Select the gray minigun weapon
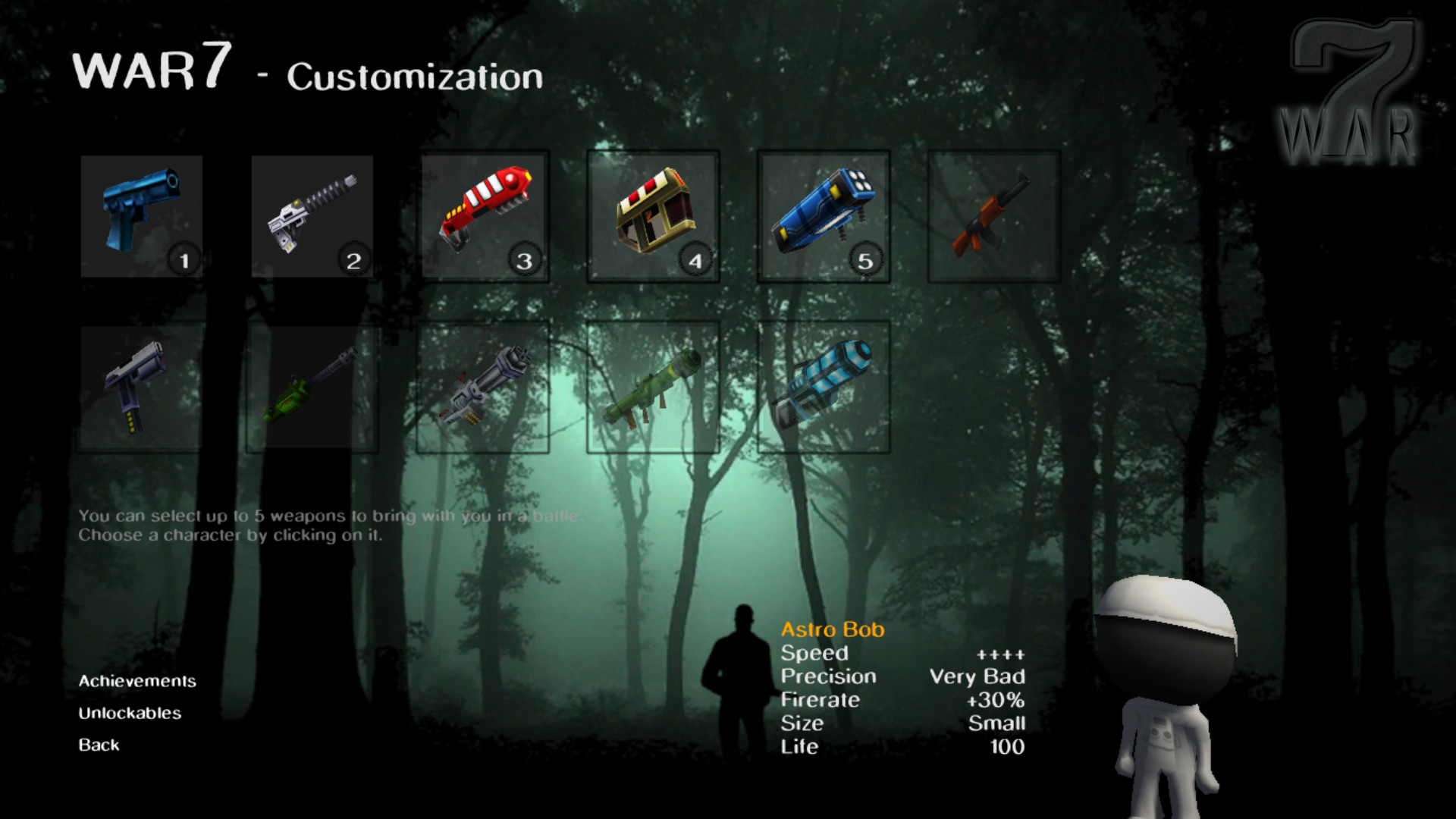This screenshot has height=819, width=1456. pos(483,388)
